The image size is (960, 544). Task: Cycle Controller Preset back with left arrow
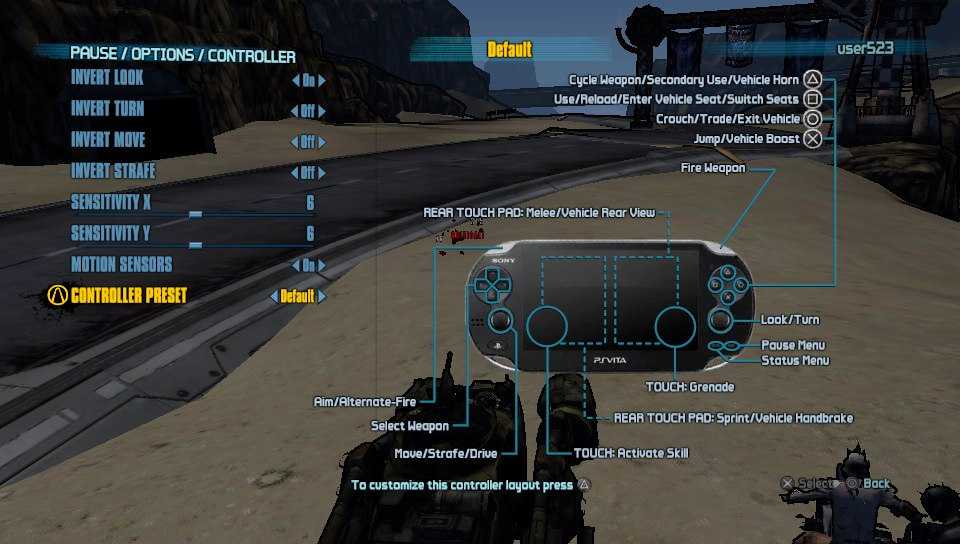pyautogui.click(x=274, y=297)
